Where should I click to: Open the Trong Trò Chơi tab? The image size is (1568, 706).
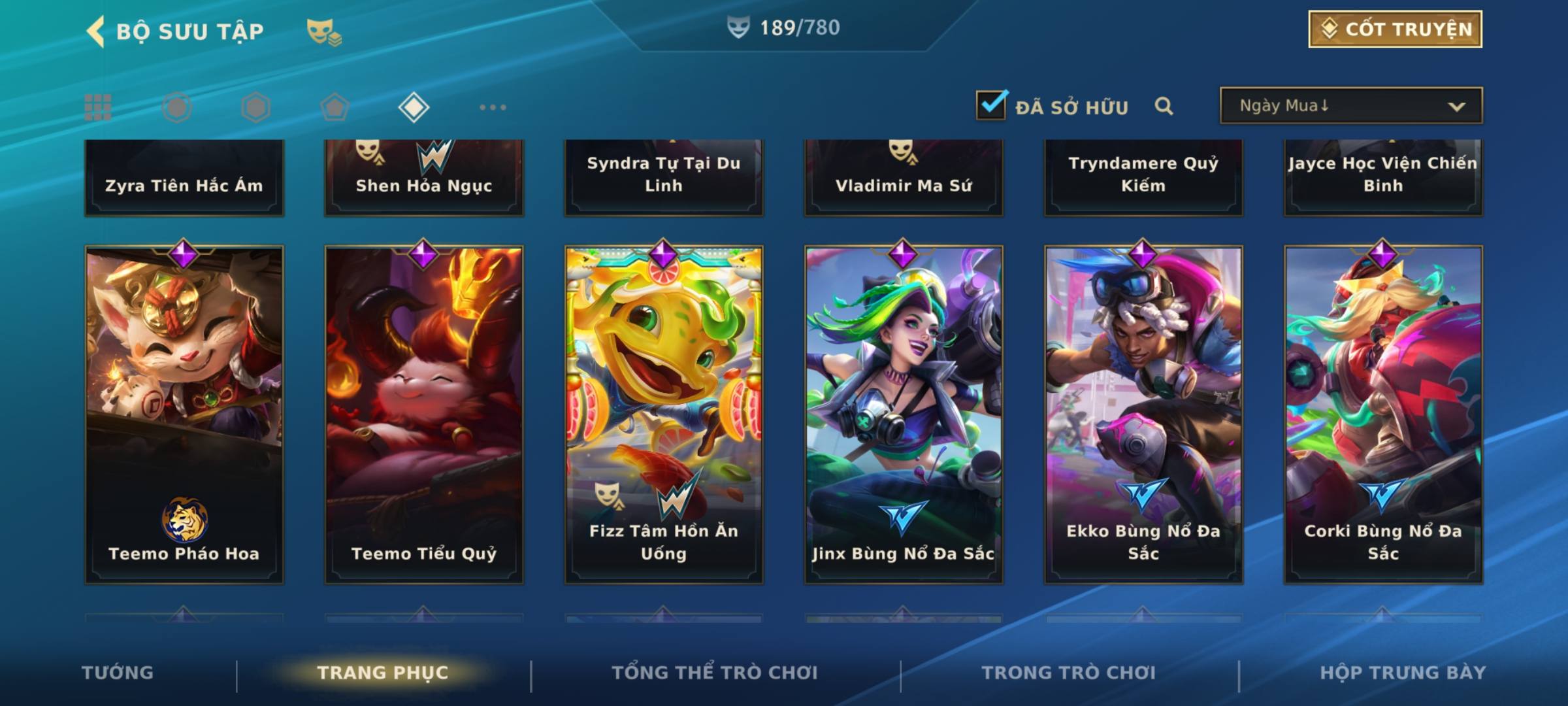(x=1068, y=673)
